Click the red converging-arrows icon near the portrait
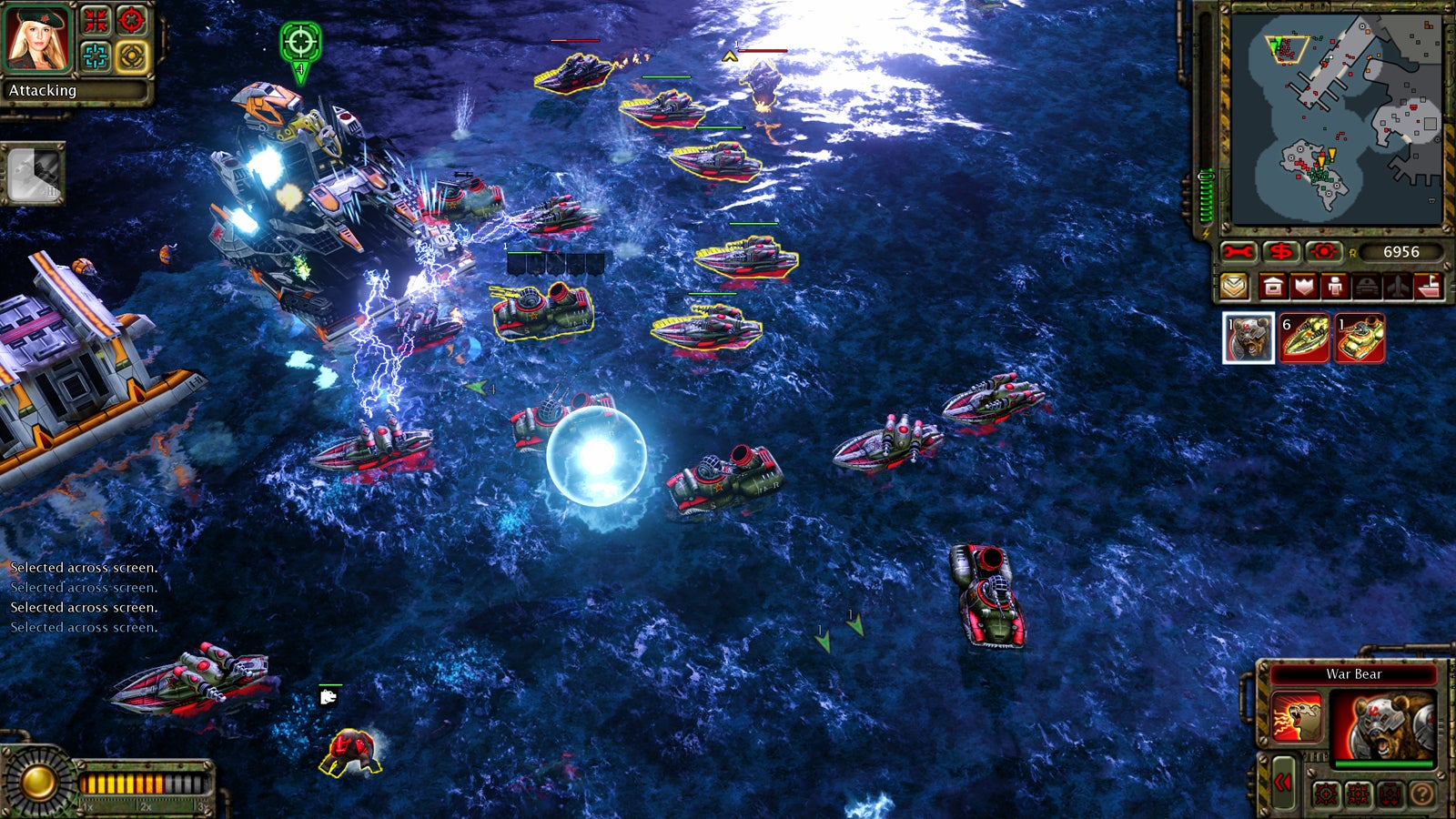The height and width of the screenshot is (819, 1456). tap(96, 19)
